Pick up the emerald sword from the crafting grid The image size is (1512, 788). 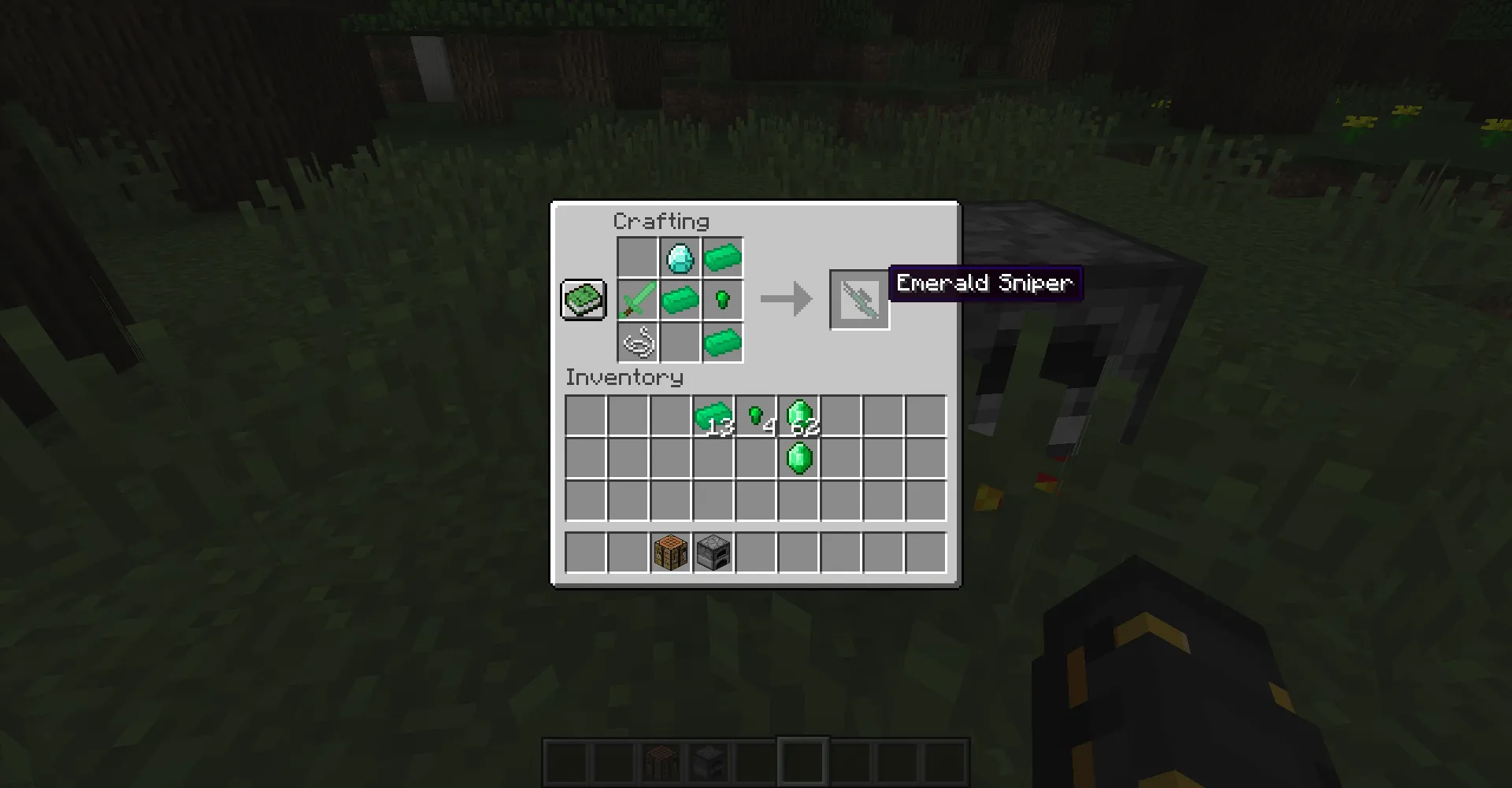[638, 299]
